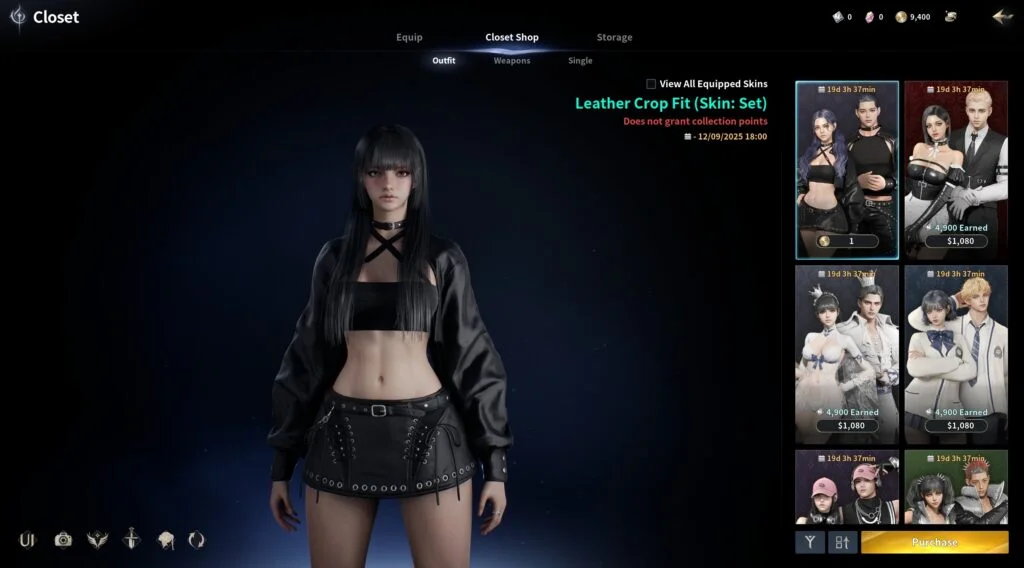Select the Leather Crop Fit outfit thumbnail
1024x568 pixels.
(x=847, y=168)
